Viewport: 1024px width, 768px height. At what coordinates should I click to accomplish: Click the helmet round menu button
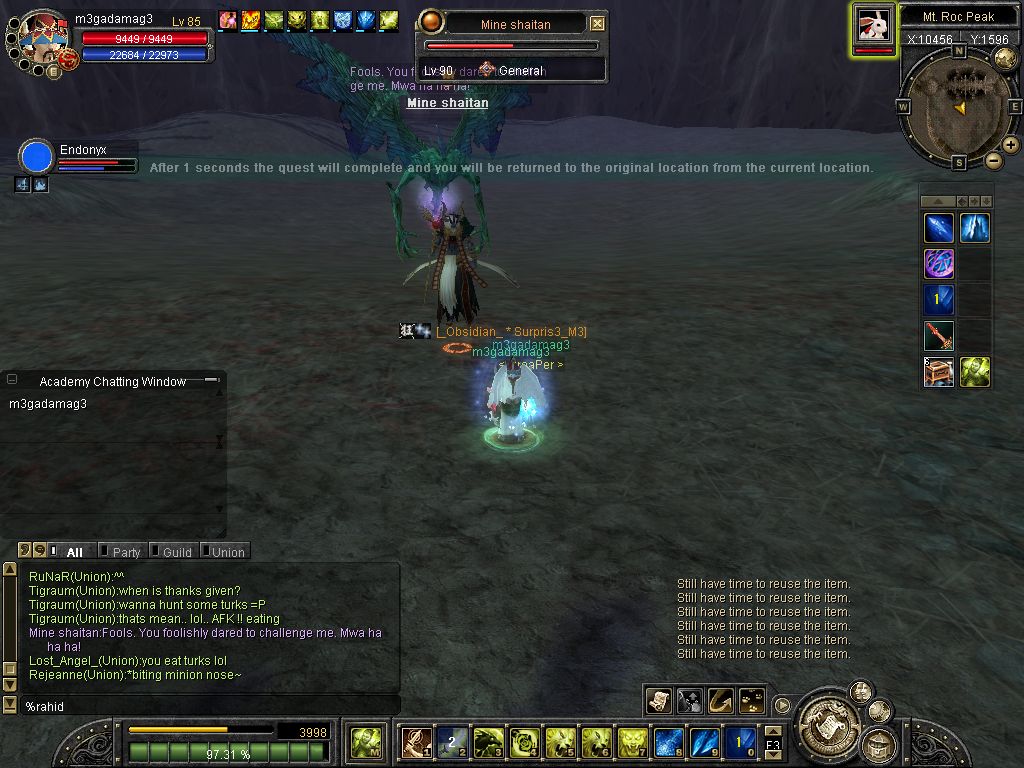click(880, 743)
